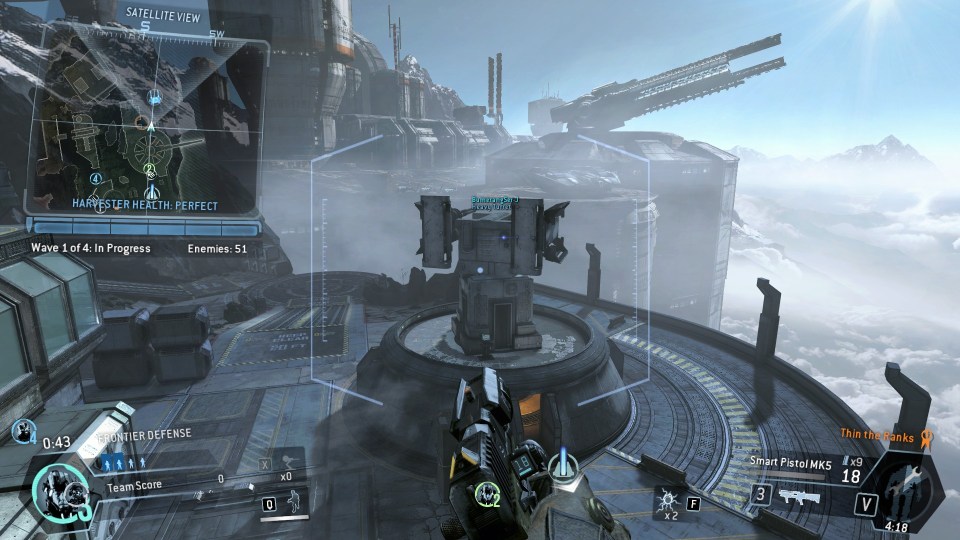Select the running pilot burn card icon
960x540 pixels.
point(287,460)
